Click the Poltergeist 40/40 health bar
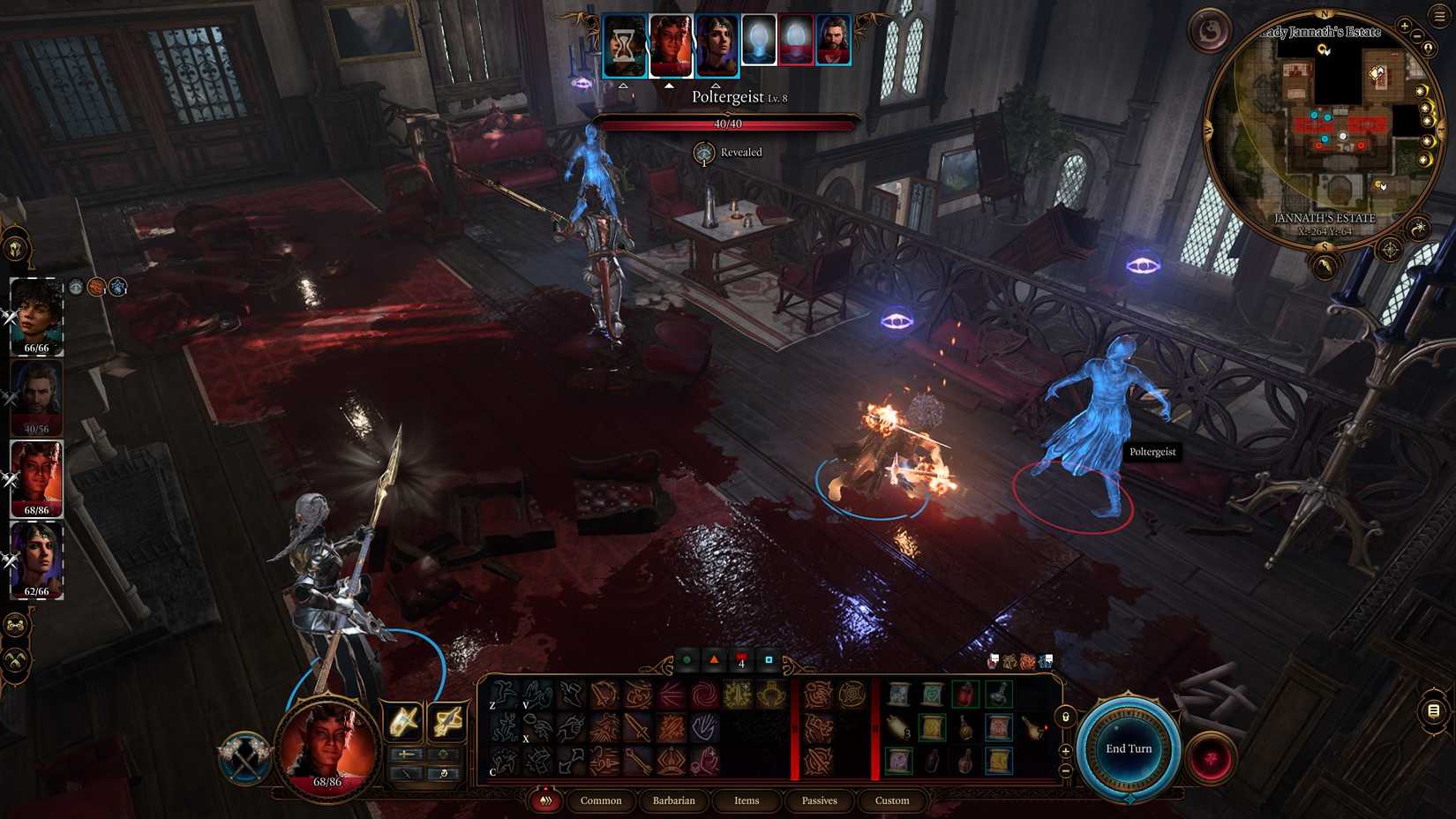The width and height of the screenshot is (1456, 819). point(728,124)
